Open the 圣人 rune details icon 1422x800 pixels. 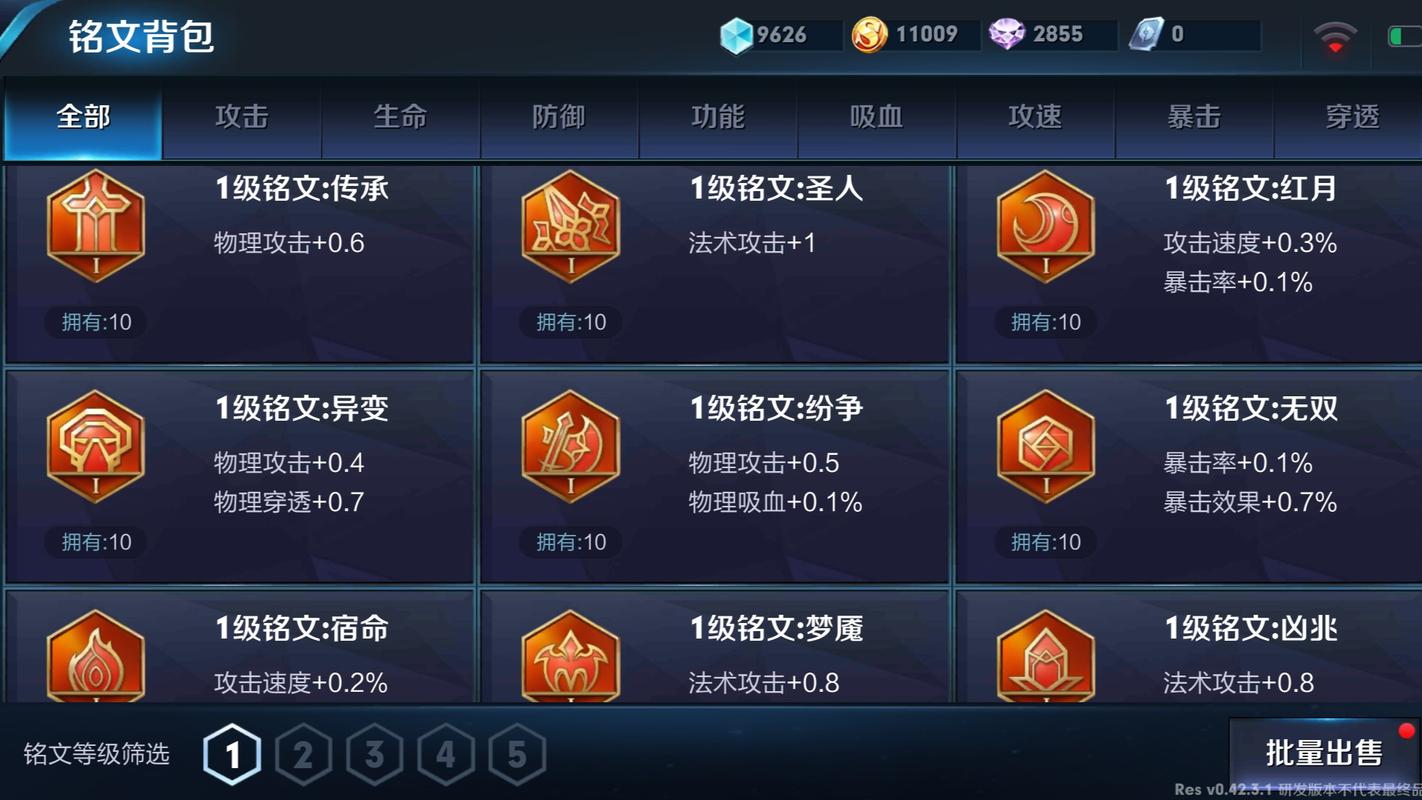(x=570, y=226)
